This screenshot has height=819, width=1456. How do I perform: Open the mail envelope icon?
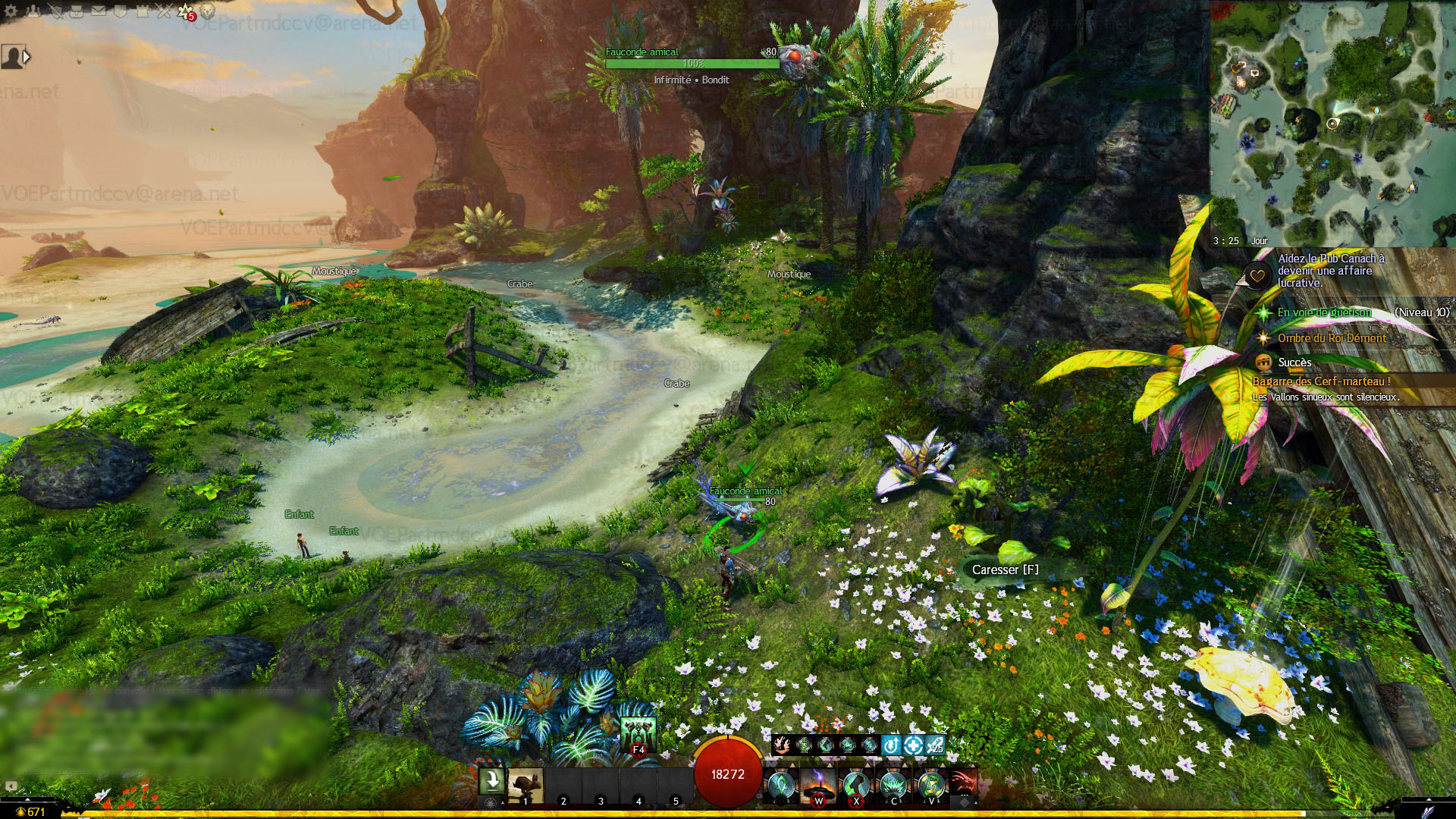(x=99, y=11)
